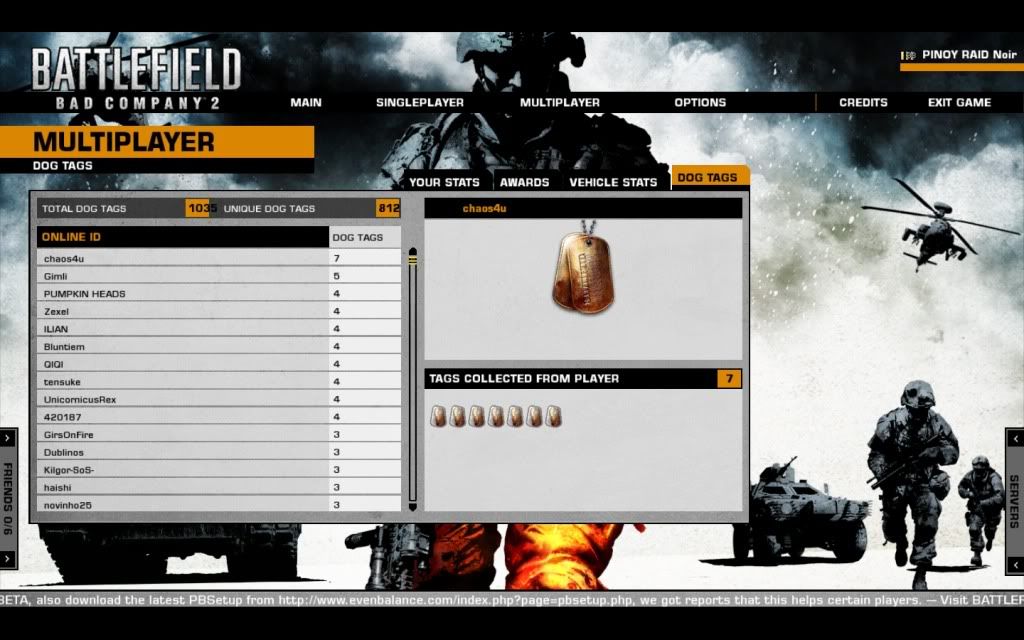This screenshot has height=640, width=1024.
Task: Open the Options menu
Action: click(x=699, y=102)
